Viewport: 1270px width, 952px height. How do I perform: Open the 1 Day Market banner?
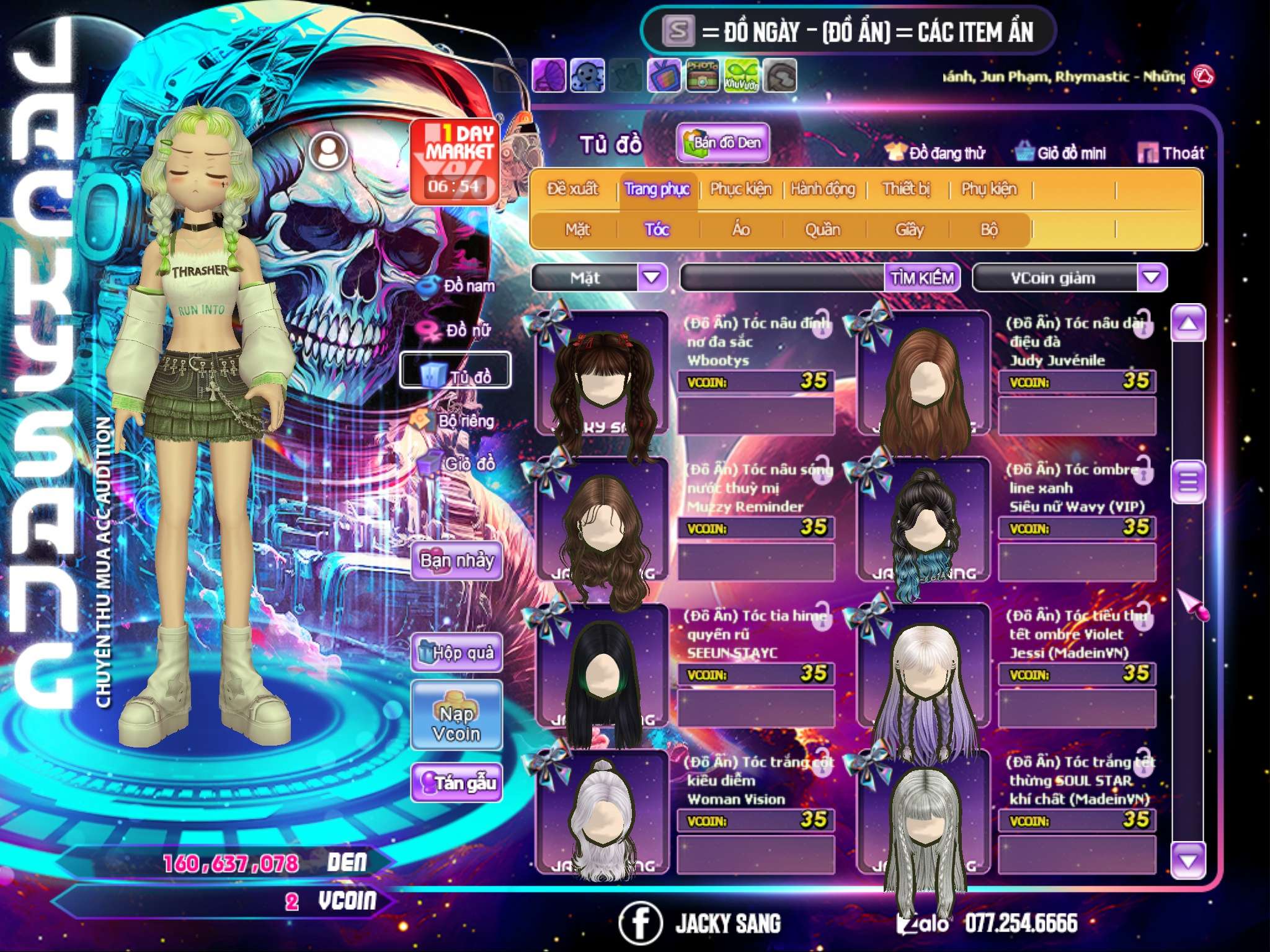[456, 161]
